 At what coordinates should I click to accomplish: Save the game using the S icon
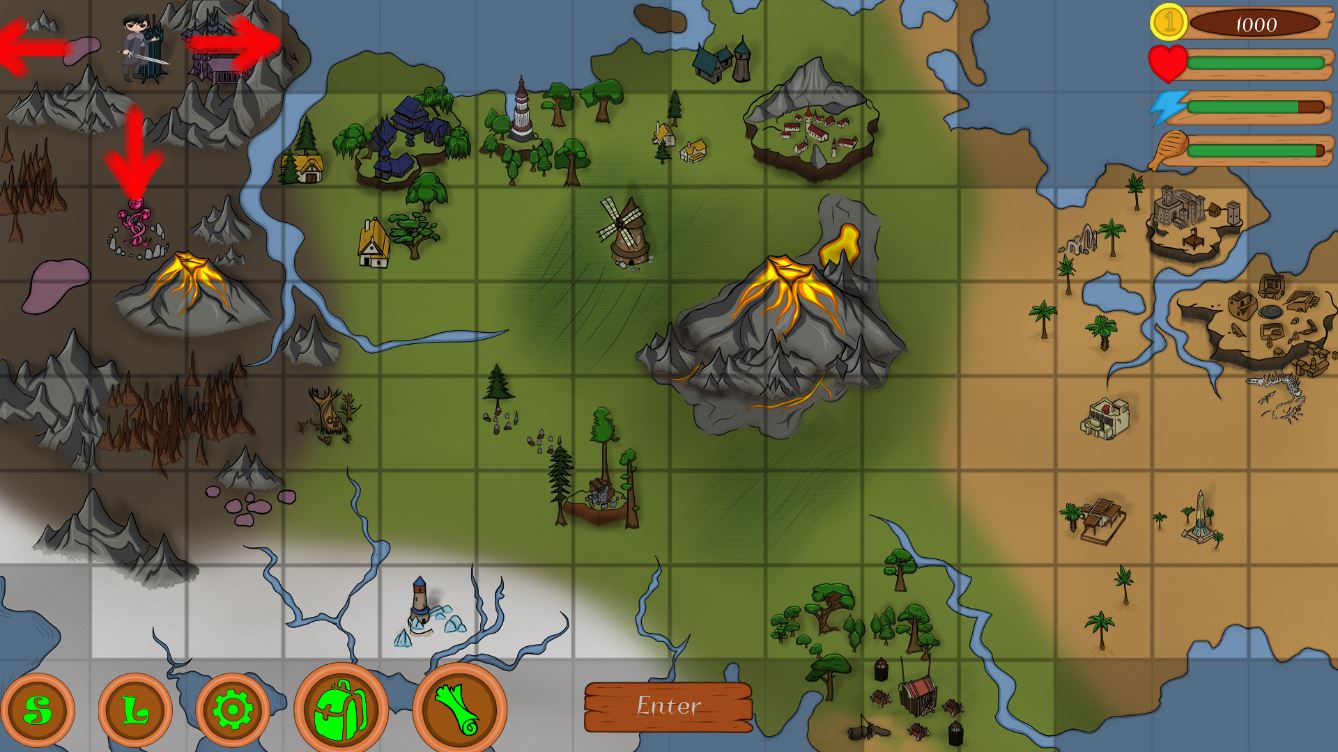tap(37, 710)
